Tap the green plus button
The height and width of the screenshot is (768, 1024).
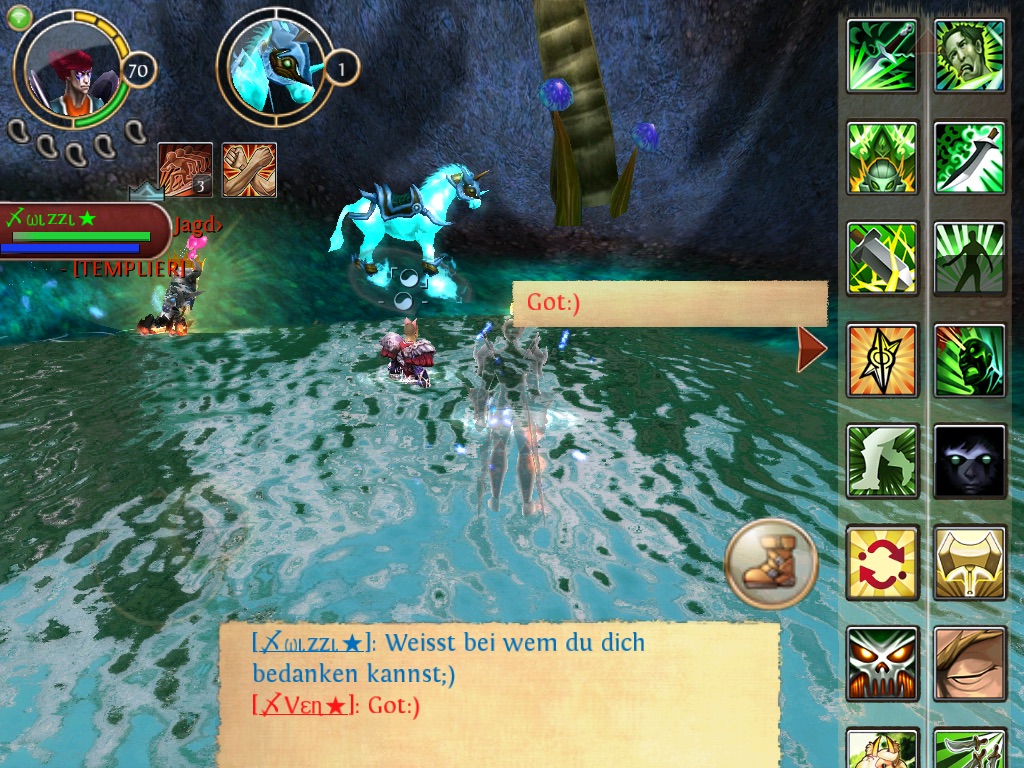tap(19, 17)
